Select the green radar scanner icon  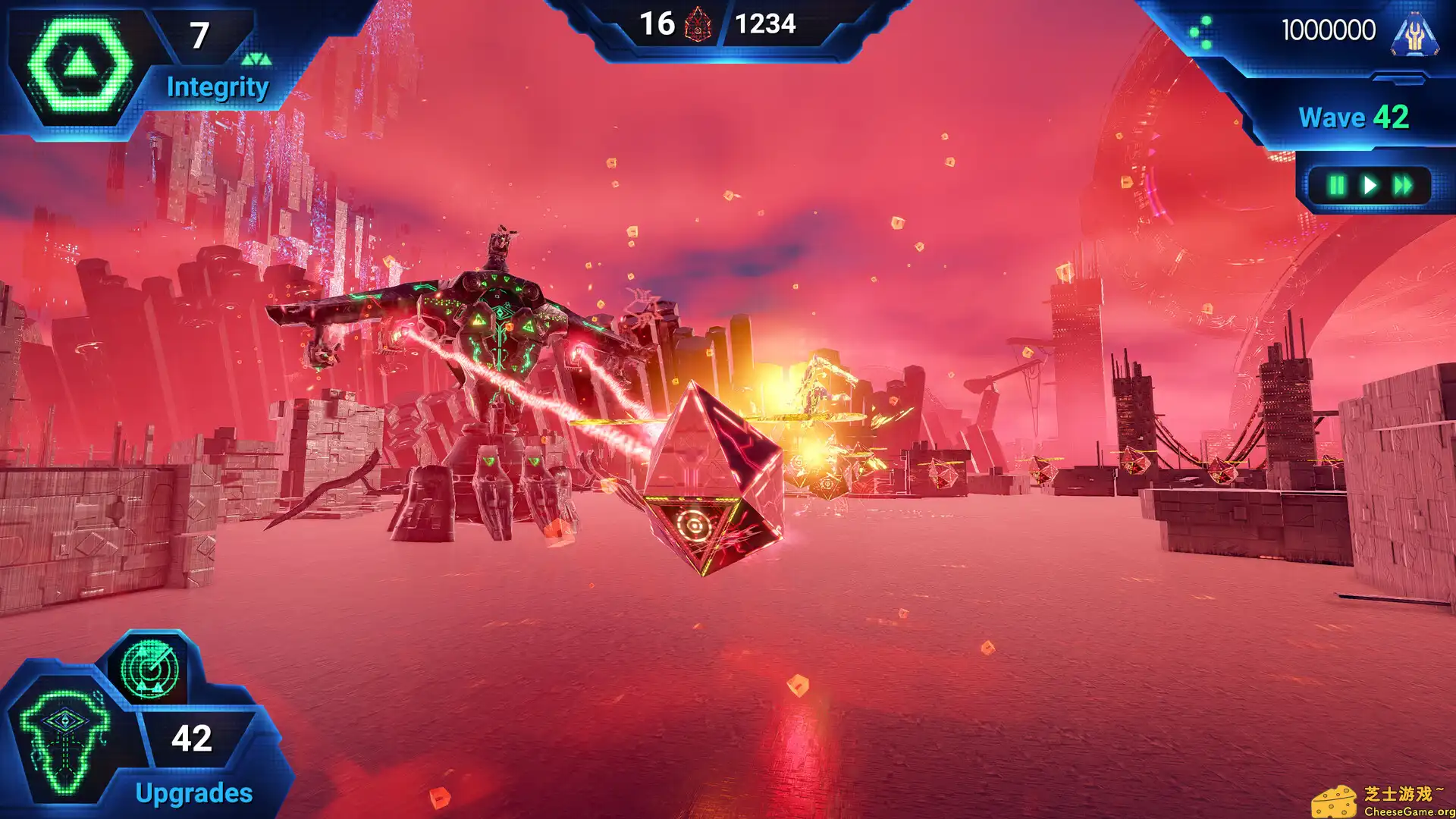click(149, 670)
